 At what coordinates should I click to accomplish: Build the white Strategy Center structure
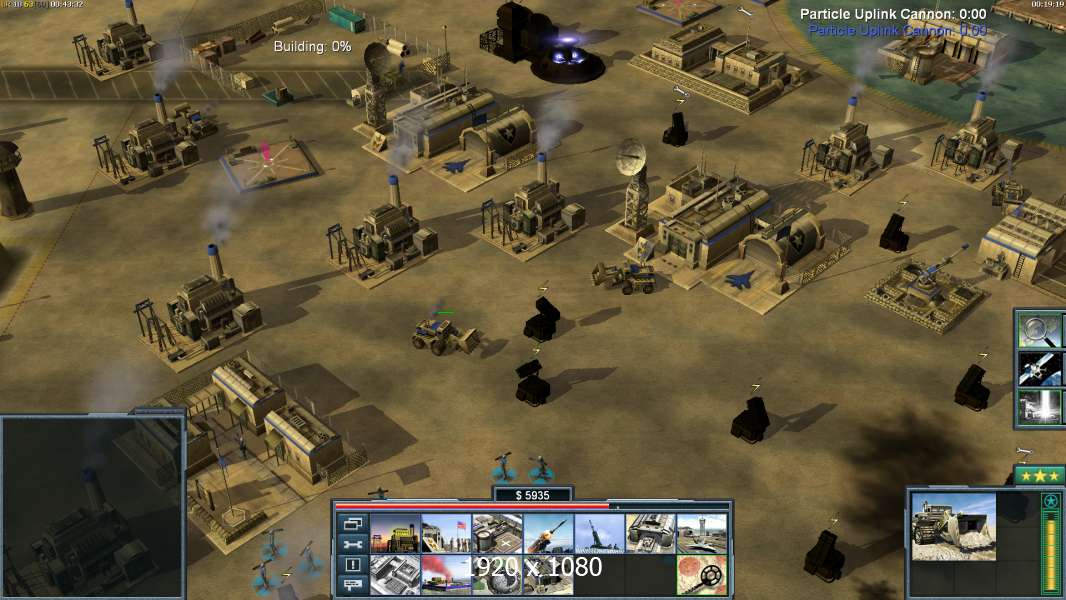(x=395, y=575)
